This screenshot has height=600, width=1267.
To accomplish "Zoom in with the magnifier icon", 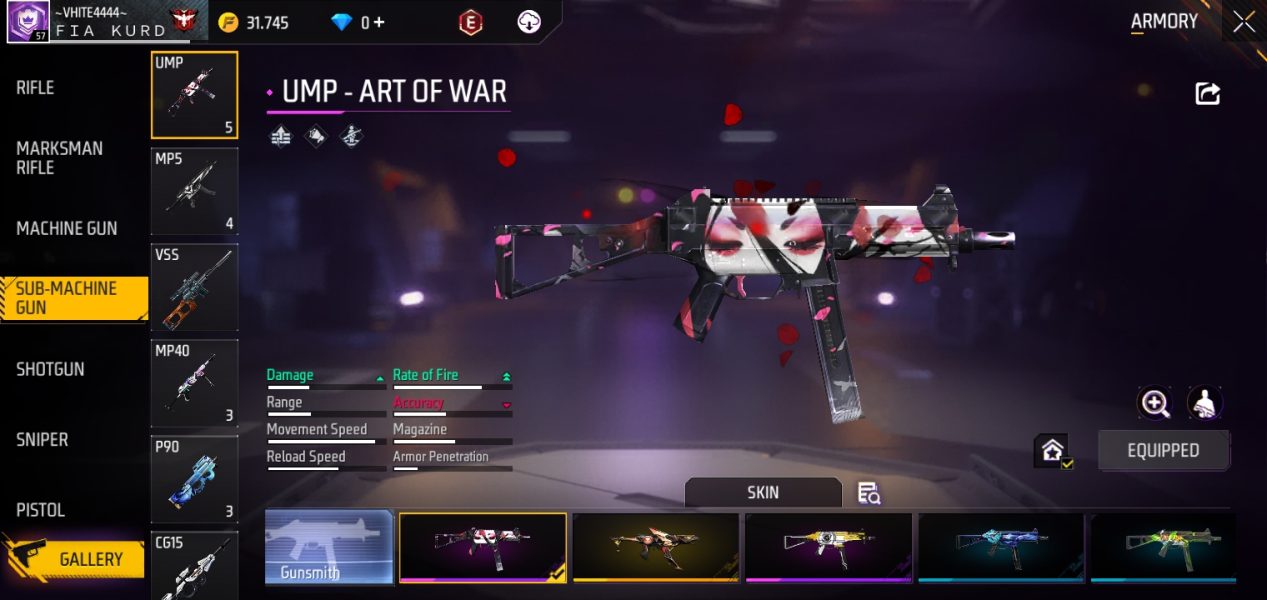I will (x=1155, y=403).
